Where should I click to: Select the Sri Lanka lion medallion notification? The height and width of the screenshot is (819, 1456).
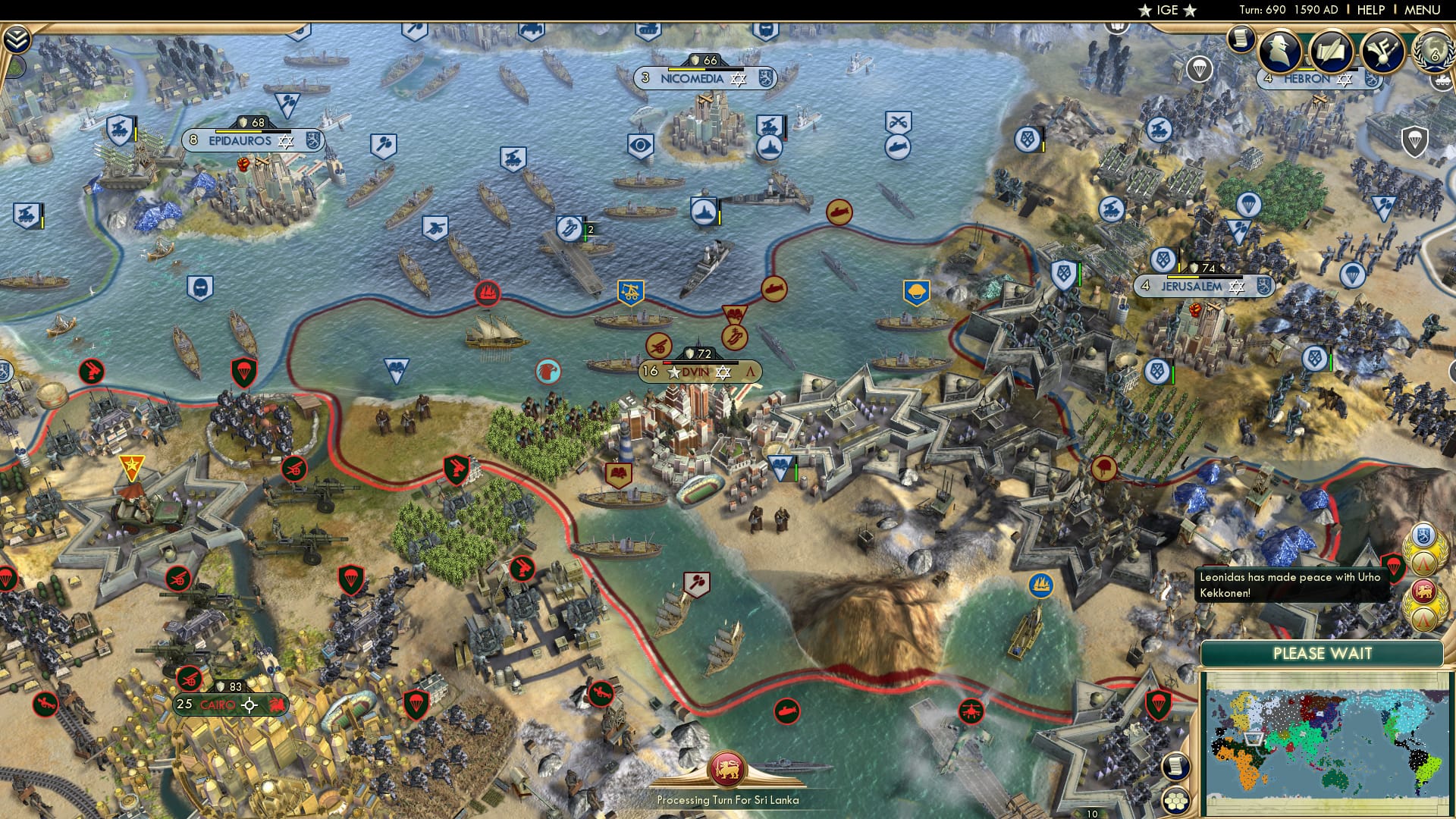pyautogui.click(x=1423, y=591)
